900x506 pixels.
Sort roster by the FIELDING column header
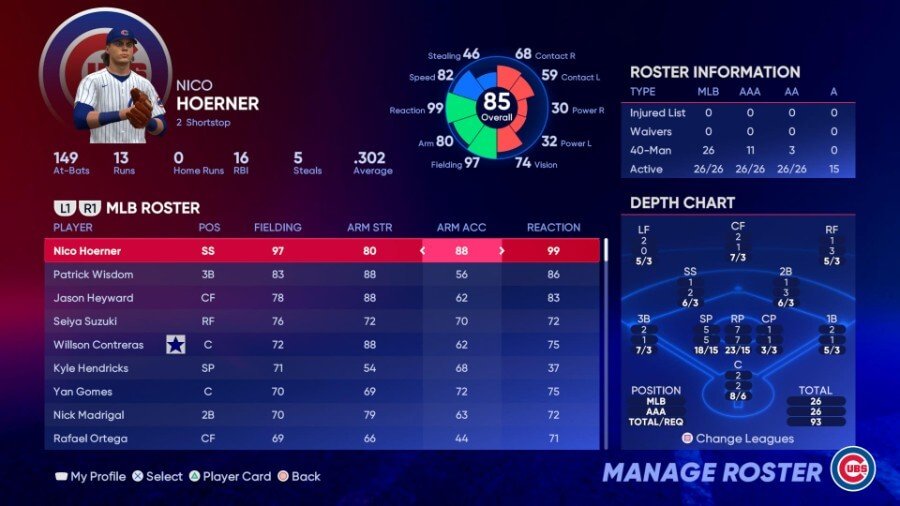tap(278, 228)
